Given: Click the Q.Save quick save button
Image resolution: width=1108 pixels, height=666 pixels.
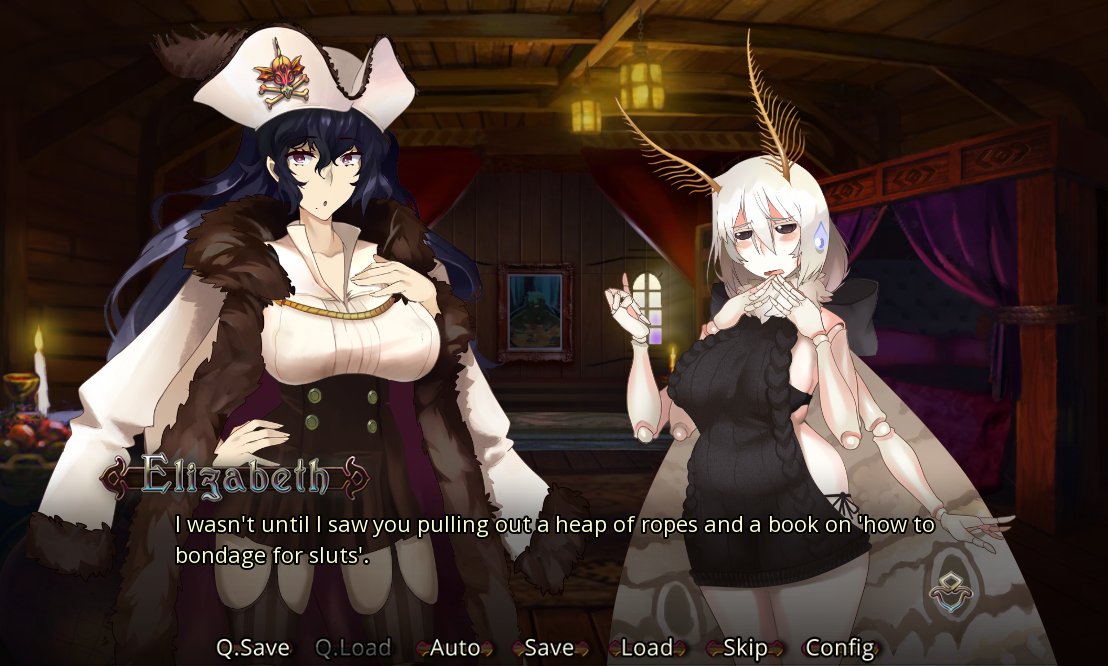Looking at the screenshot, I should pos(253,648).
